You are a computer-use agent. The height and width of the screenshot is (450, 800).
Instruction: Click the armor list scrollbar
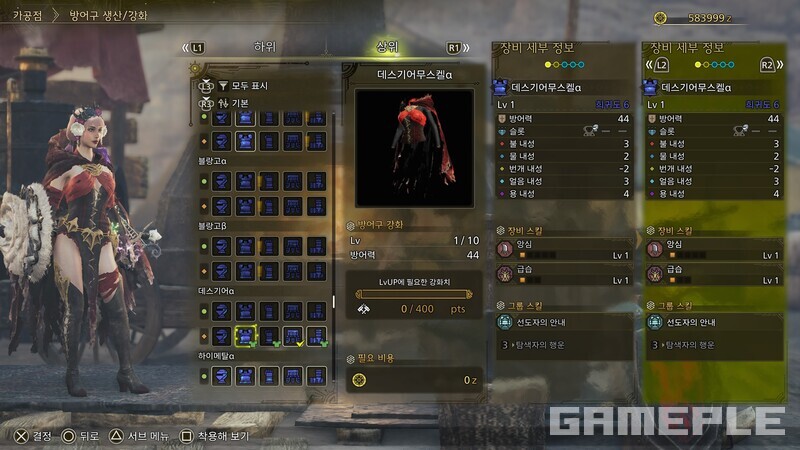[334, 300]
